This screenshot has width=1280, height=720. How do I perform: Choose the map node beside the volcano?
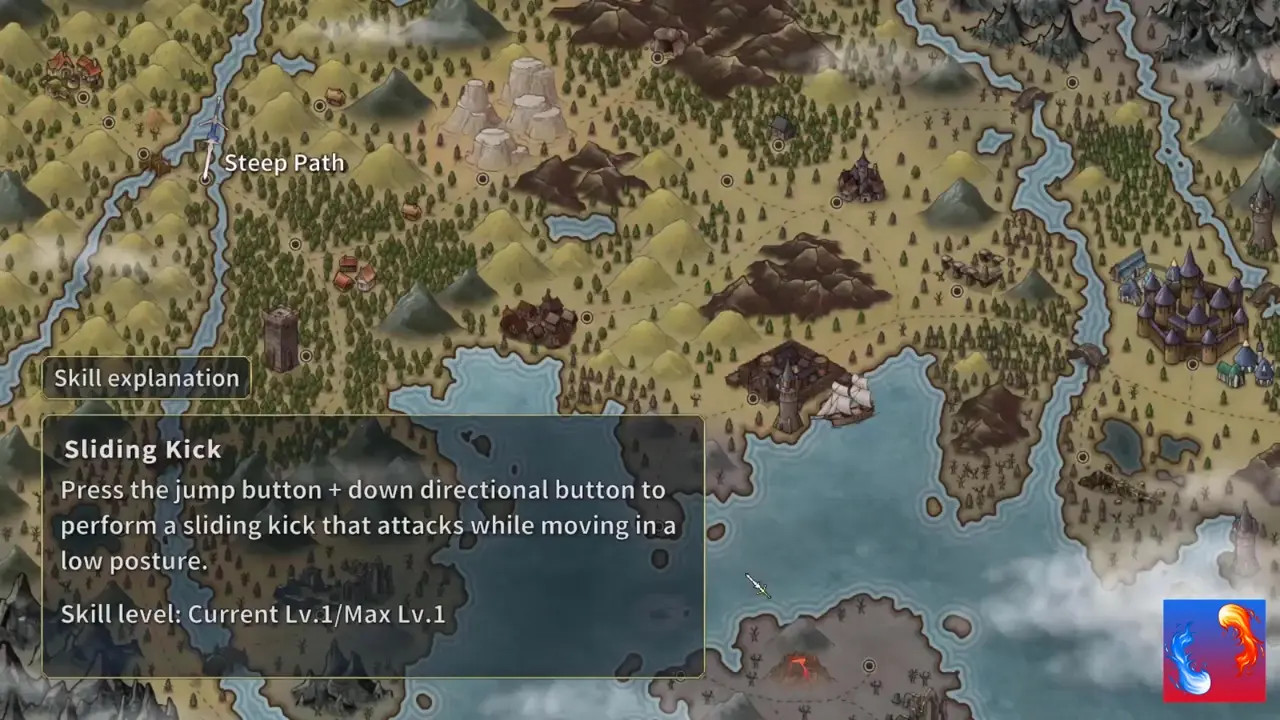tap(868, 665)
